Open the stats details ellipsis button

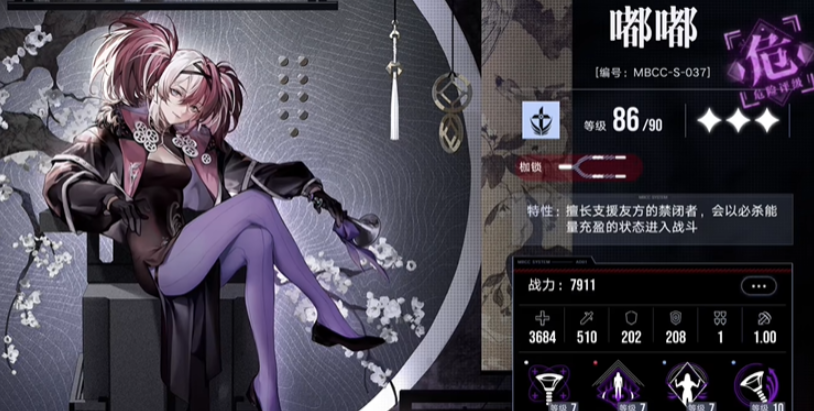click(758, 286)
